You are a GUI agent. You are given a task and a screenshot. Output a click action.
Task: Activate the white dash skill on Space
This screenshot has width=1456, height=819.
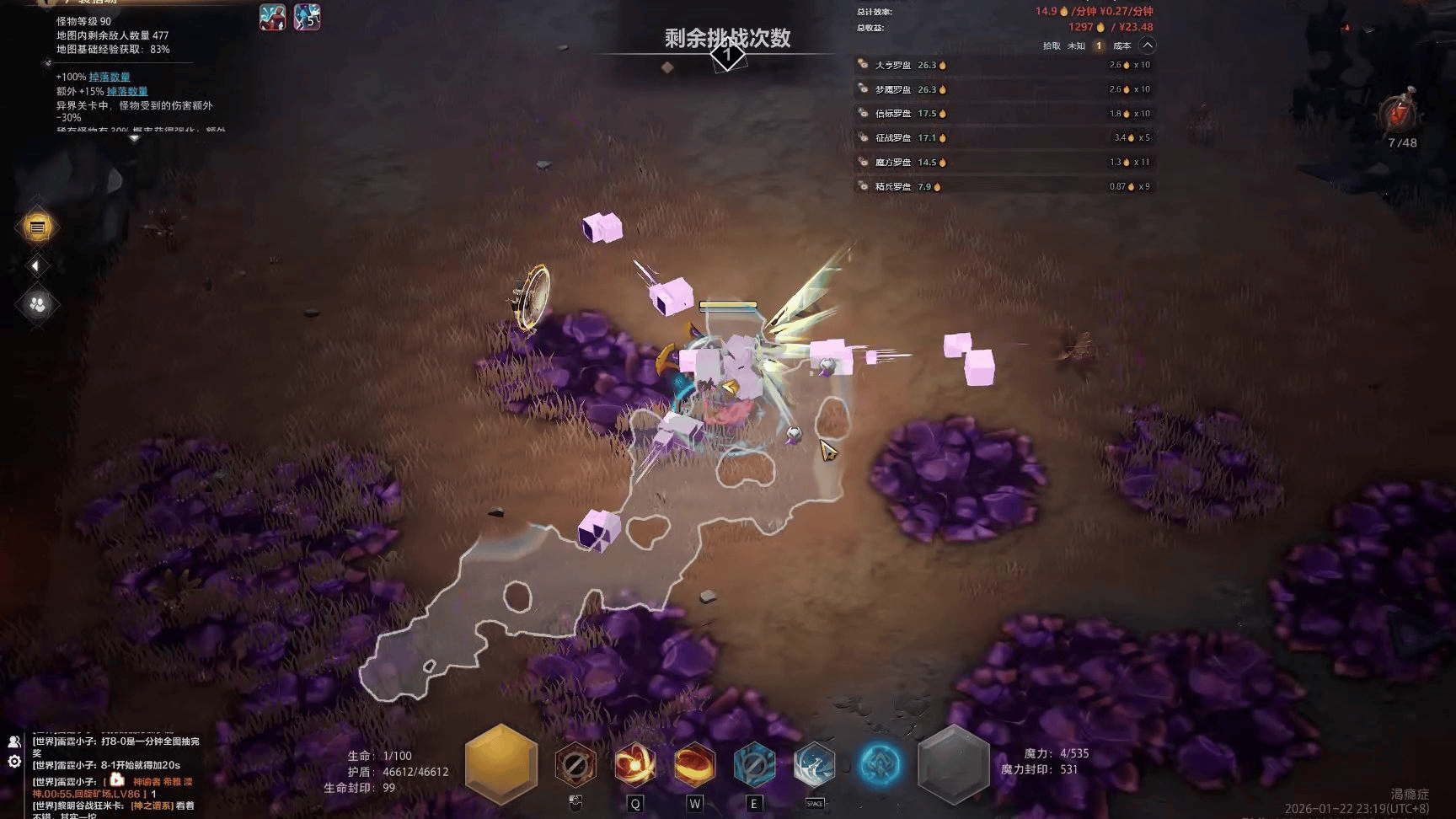tap(814, 765)
